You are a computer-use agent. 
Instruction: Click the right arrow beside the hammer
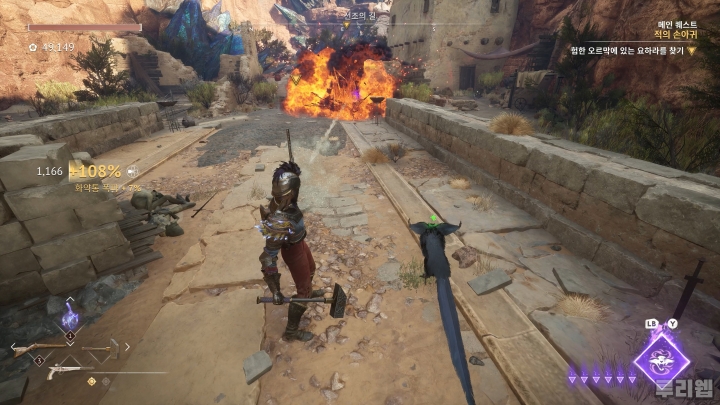(125, 349)
